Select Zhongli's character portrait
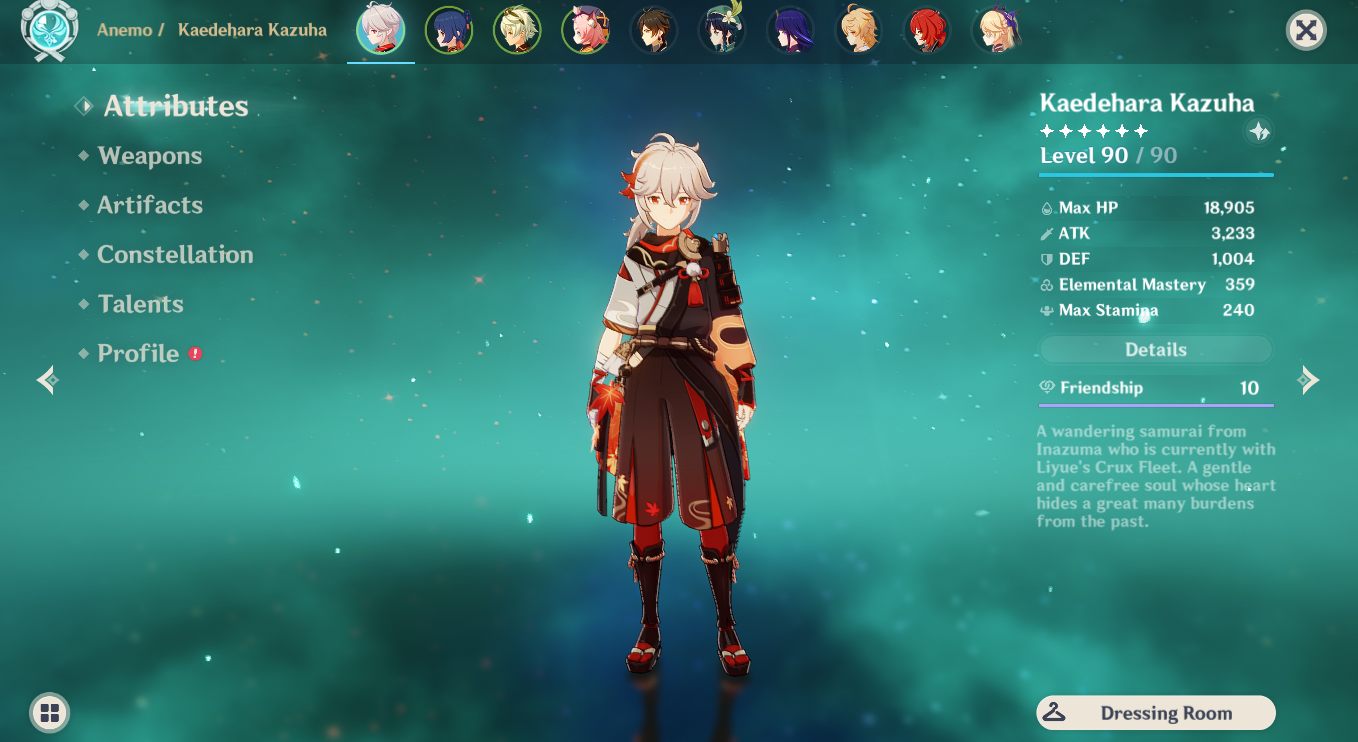Screen dimensions: 1358x742 click(x=653, y=30)
